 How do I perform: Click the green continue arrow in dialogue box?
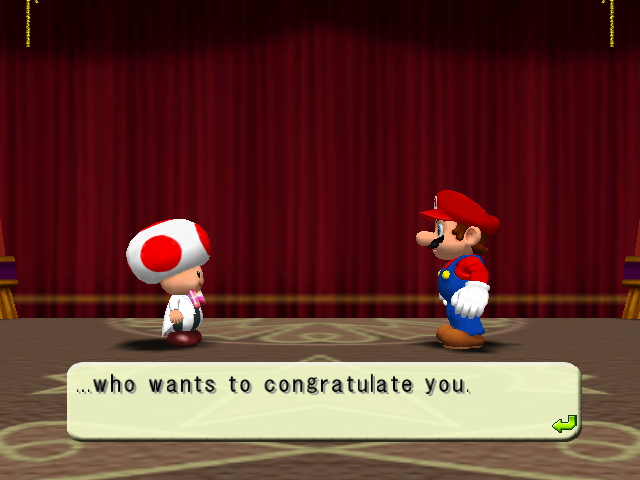pyautogui.click(x=564, y=425)
